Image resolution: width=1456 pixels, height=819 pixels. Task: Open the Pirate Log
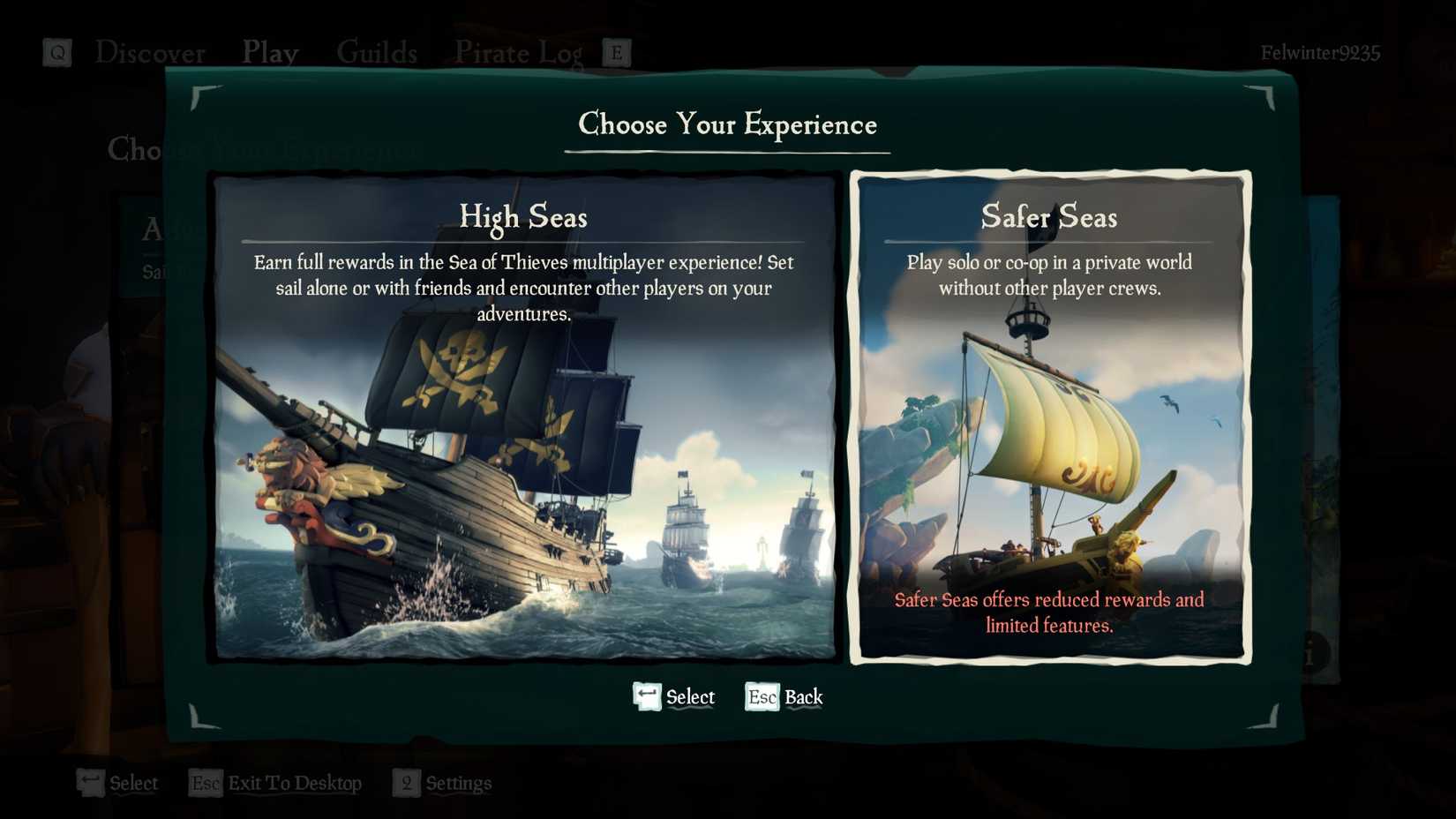517,53
